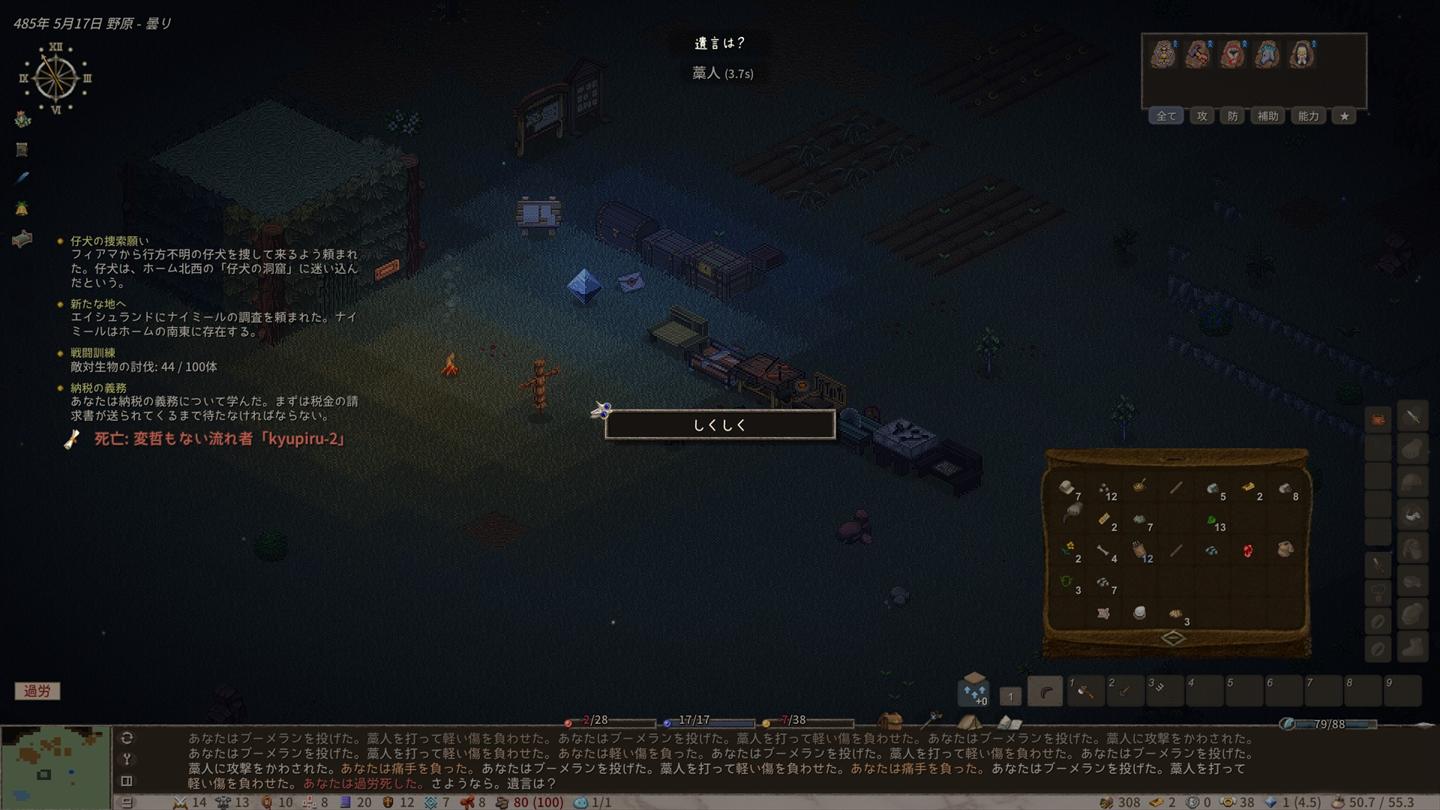The width and height of the screenshot is (1440, 810).
Task: Pick the bone item in the inventory
Action: click(x=1103, y=551)
